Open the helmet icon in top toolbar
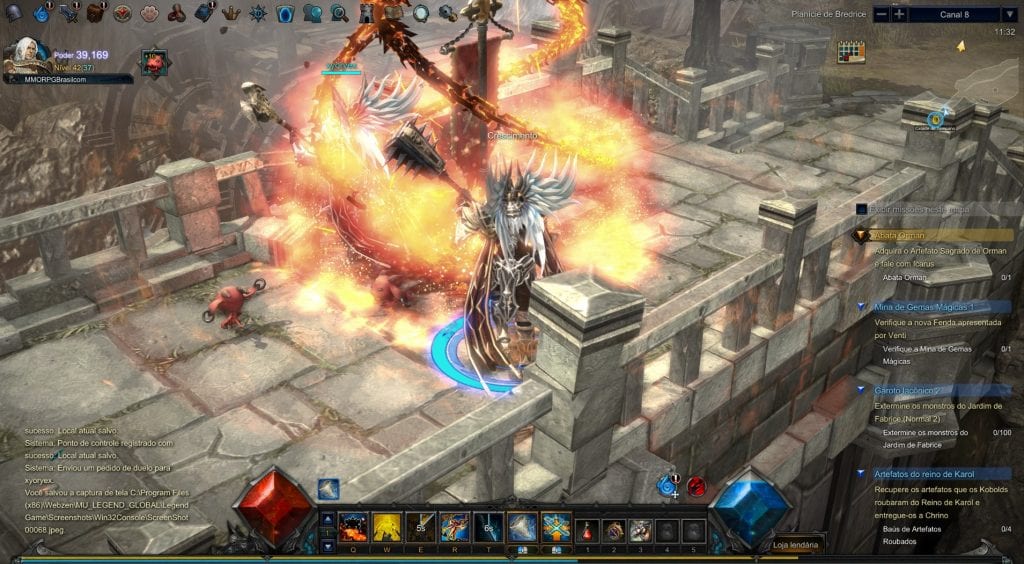 pos(15,13)
